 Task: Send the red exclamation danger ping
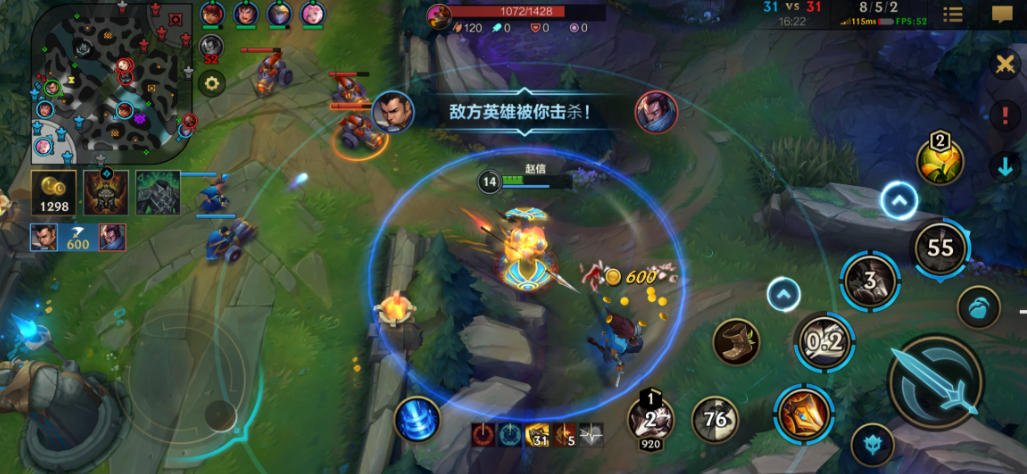(x=1004, y=114)
